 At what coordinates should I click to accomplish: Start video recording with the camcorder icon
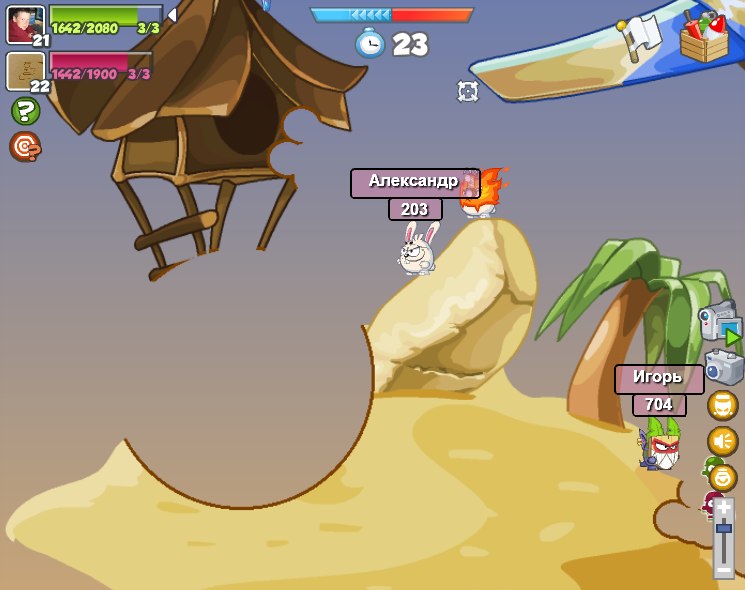click(x=720, y=323)
